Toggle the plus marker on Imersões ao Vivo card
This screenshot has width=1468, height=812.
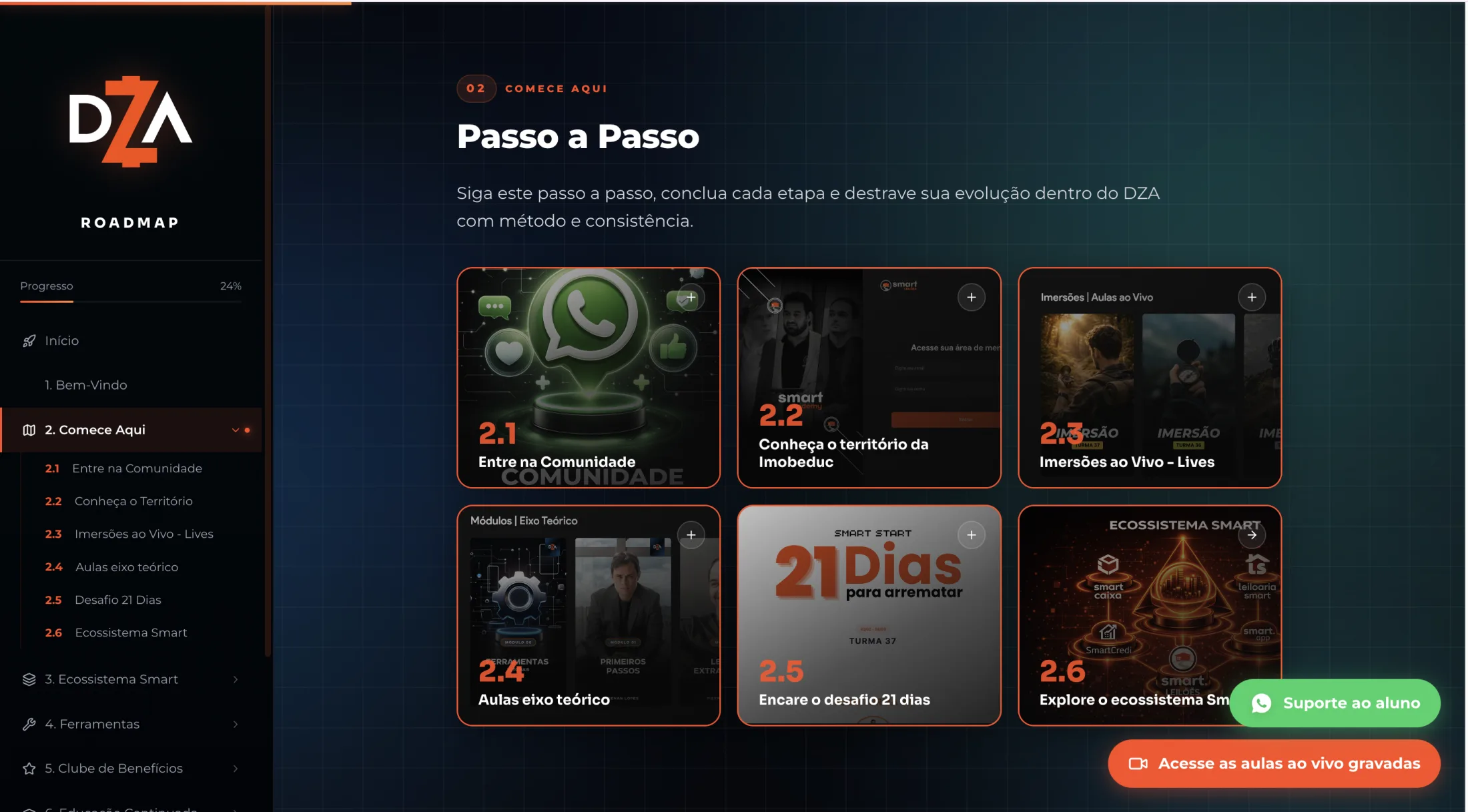point(1252,297)
